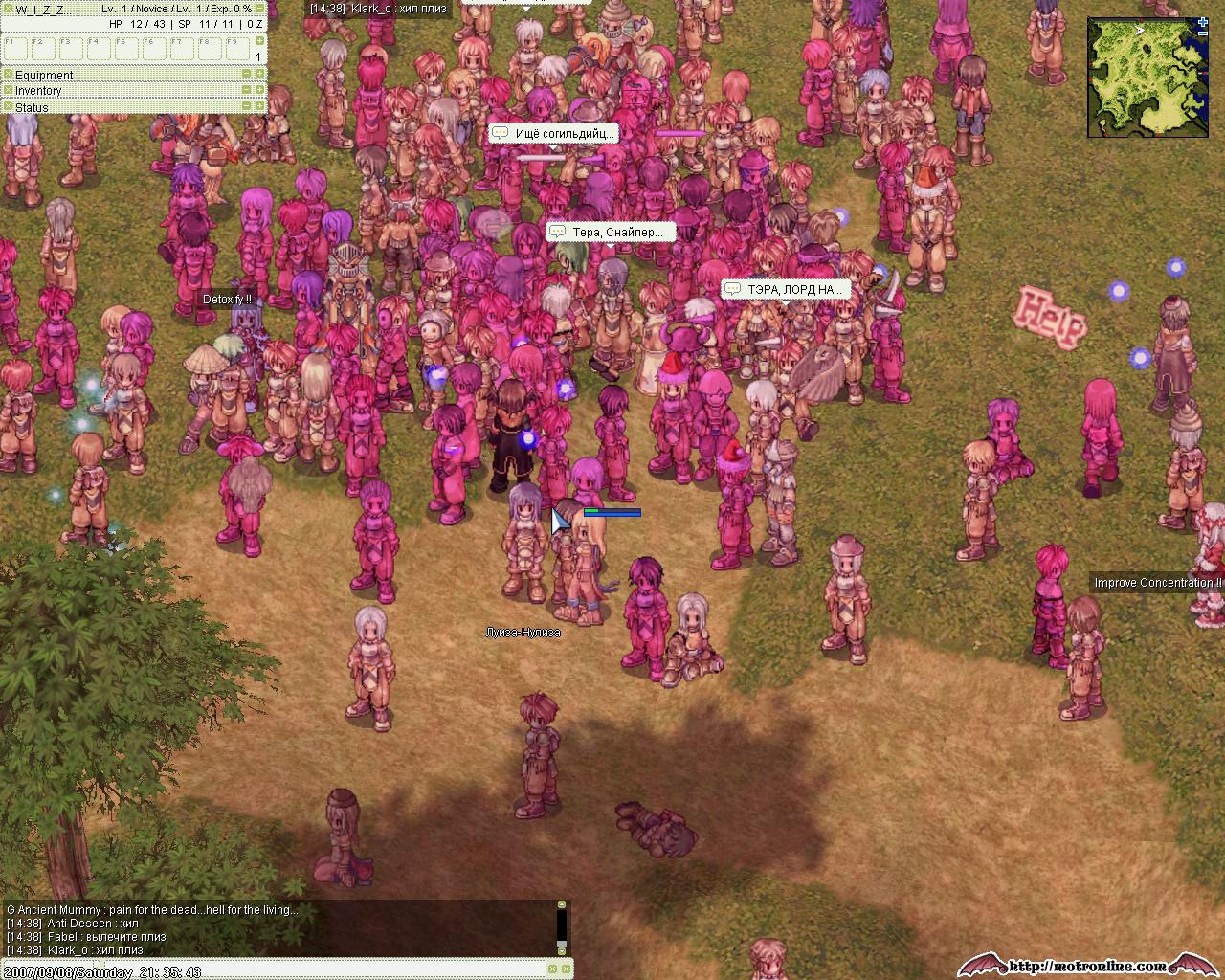Open the Status window header
Image resolution: width=1225 pixels, height=980 pixels.
pyautogui.click(x=32, y=107)
